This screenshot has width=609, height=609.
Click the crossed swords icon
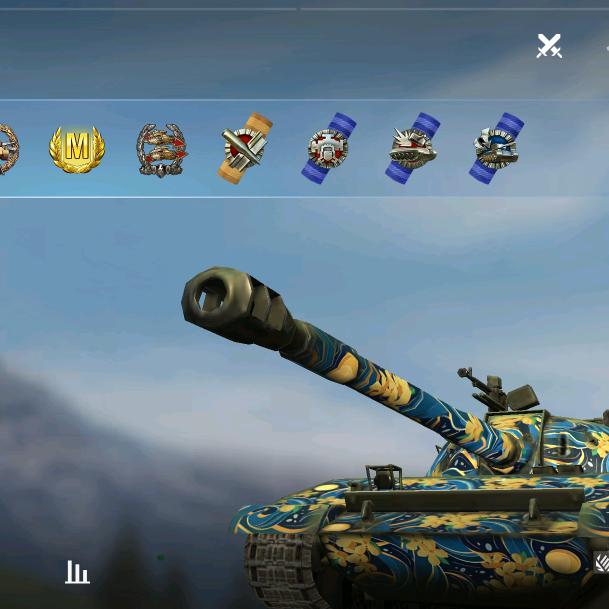coord(549,46)
